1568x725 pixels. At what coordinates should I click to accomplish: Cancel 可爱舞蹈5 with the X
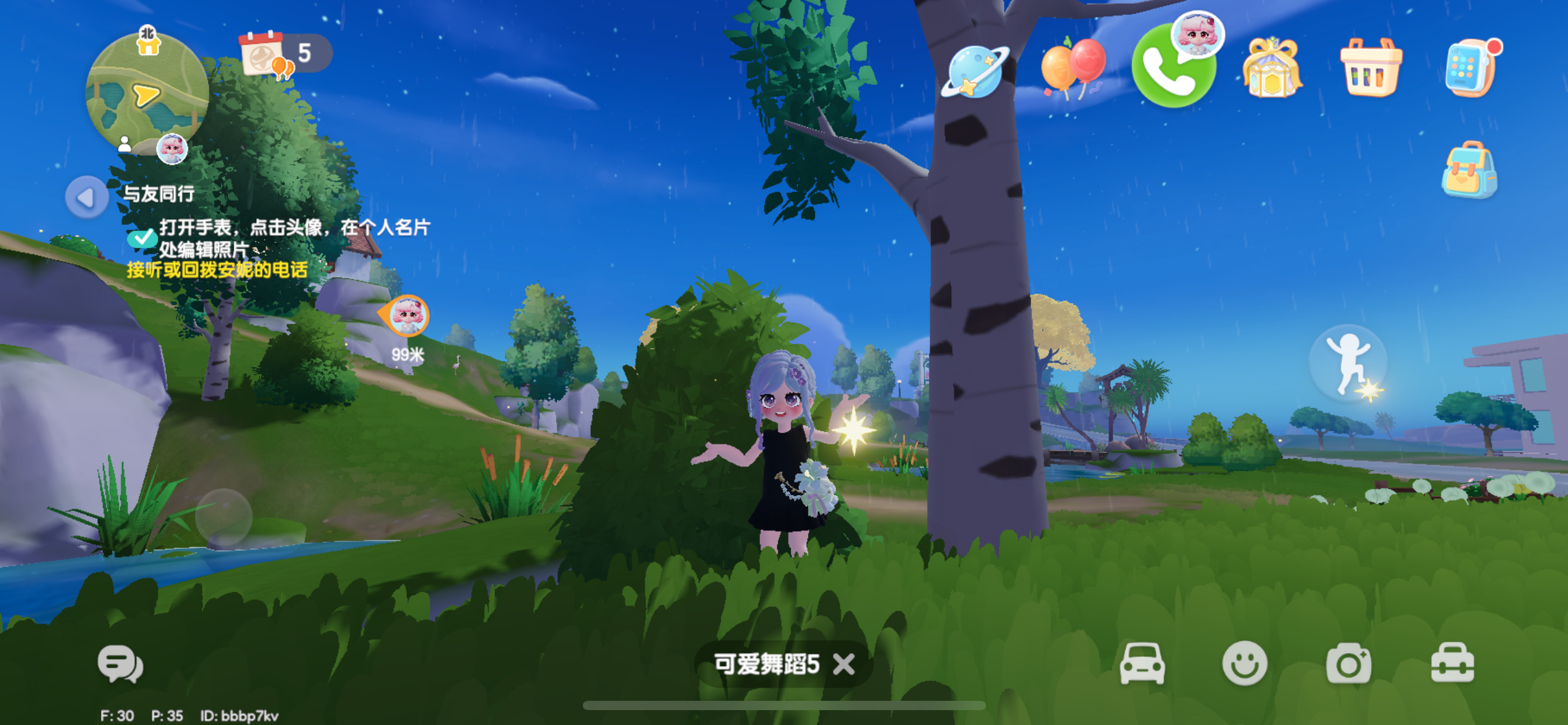(x=844, y=664)
